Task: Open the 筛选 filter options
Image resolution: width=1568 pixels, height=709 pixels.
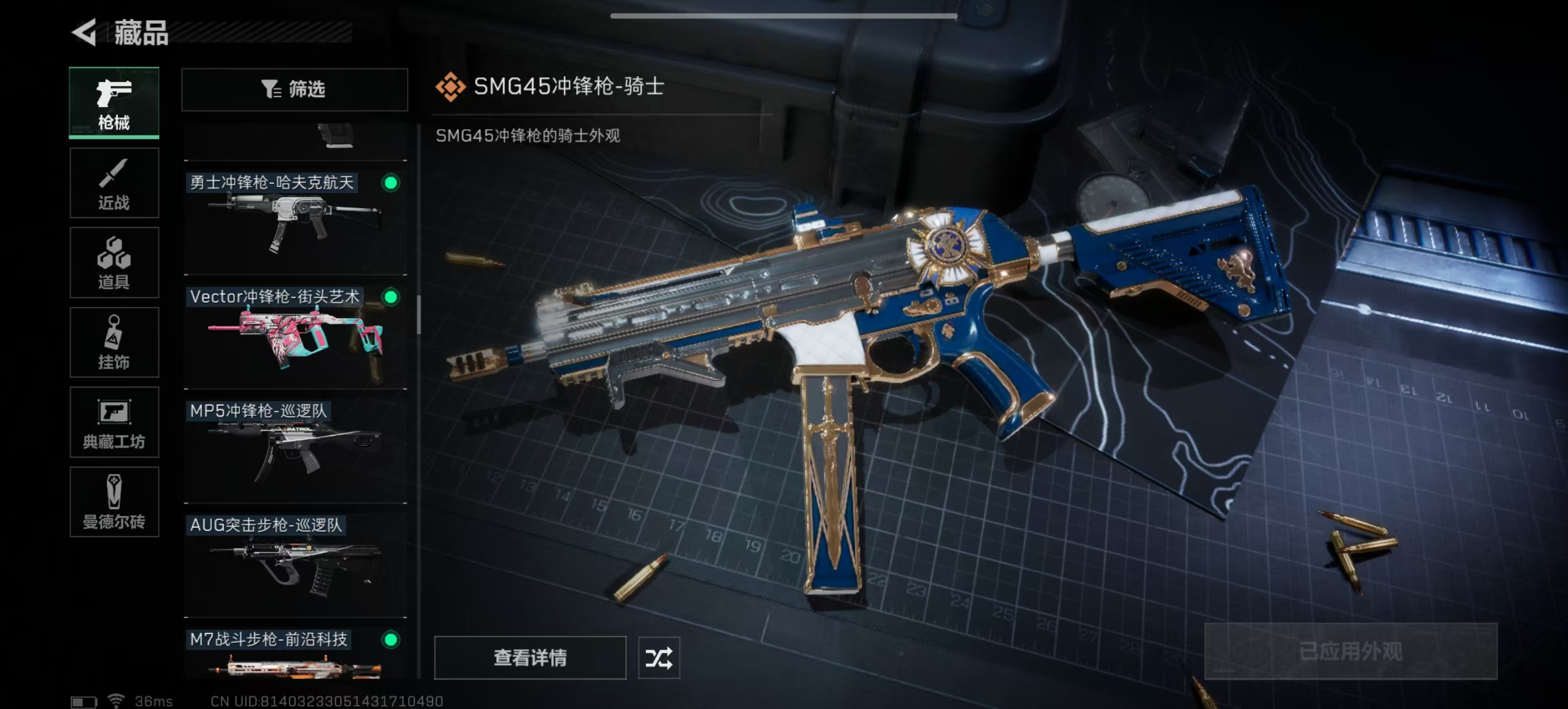Action: point(294,89)
